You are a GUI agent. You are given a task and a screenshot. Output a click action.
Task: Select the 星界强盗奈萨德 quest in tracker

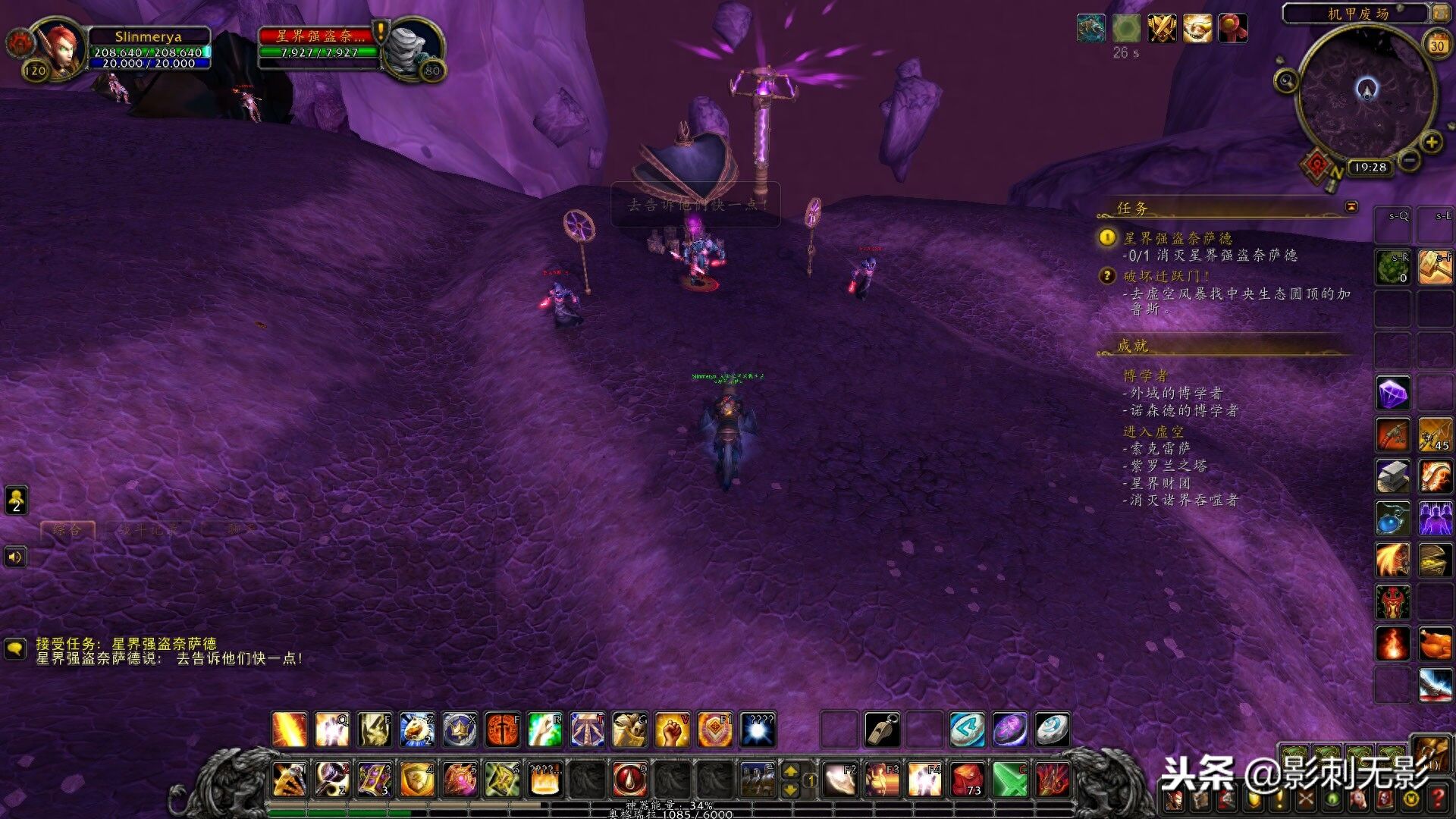pos(1177,238)
